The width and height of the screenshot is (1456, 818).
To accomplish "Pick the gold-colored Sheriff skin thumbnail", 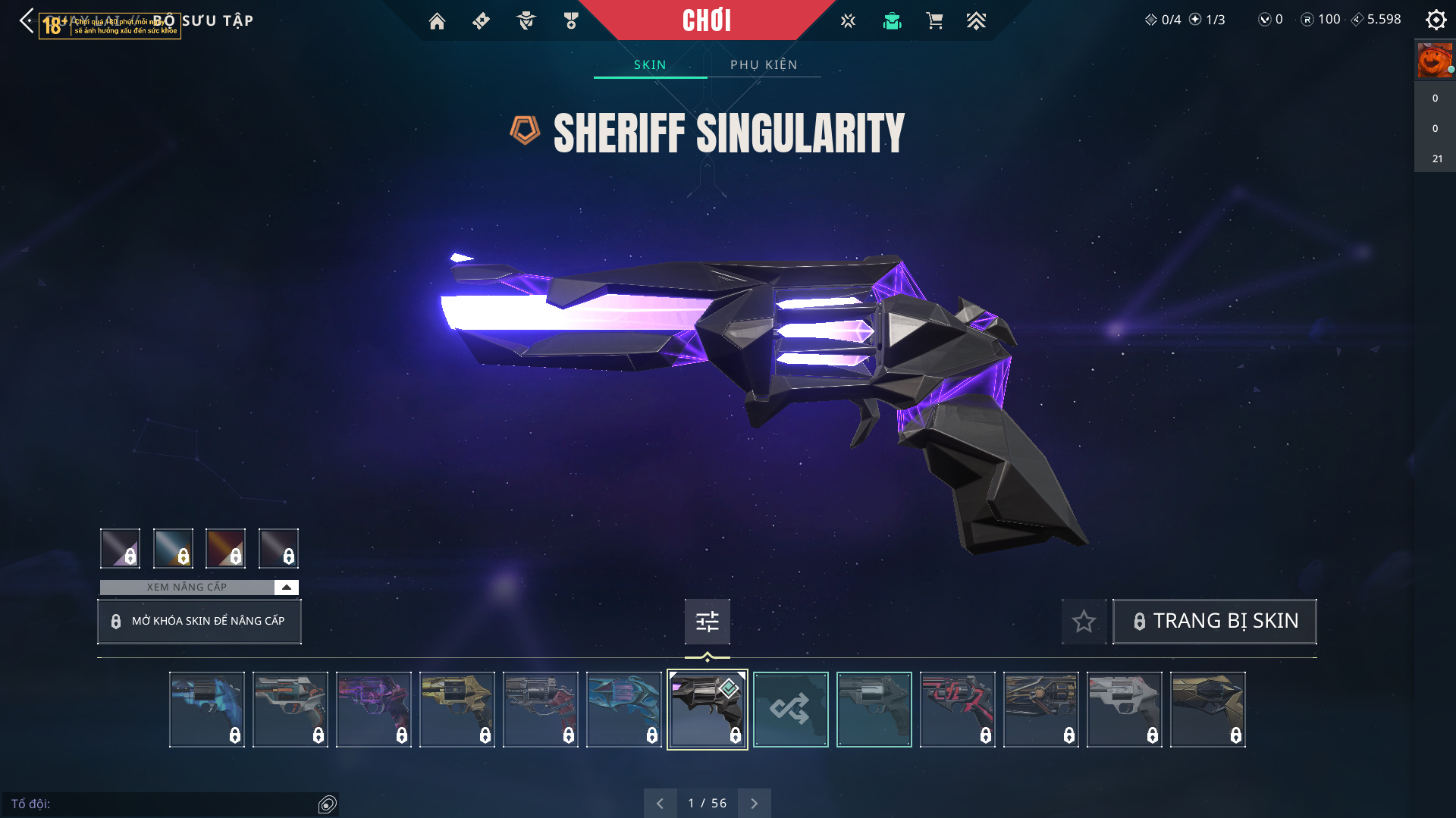I will [457, 710].
